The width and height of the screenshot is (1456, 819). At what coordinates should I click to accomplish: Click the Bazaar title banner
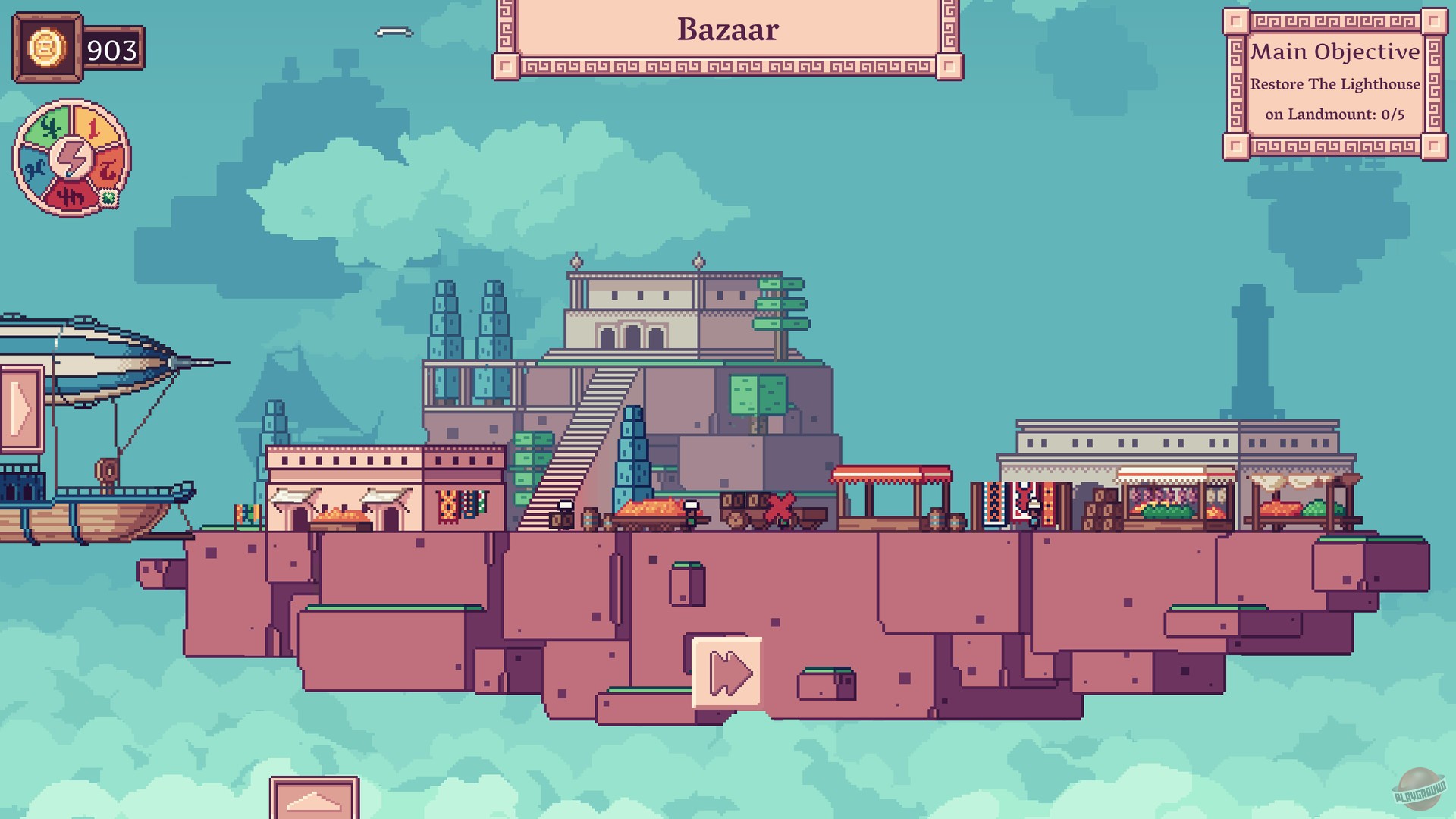pos(726,30)
